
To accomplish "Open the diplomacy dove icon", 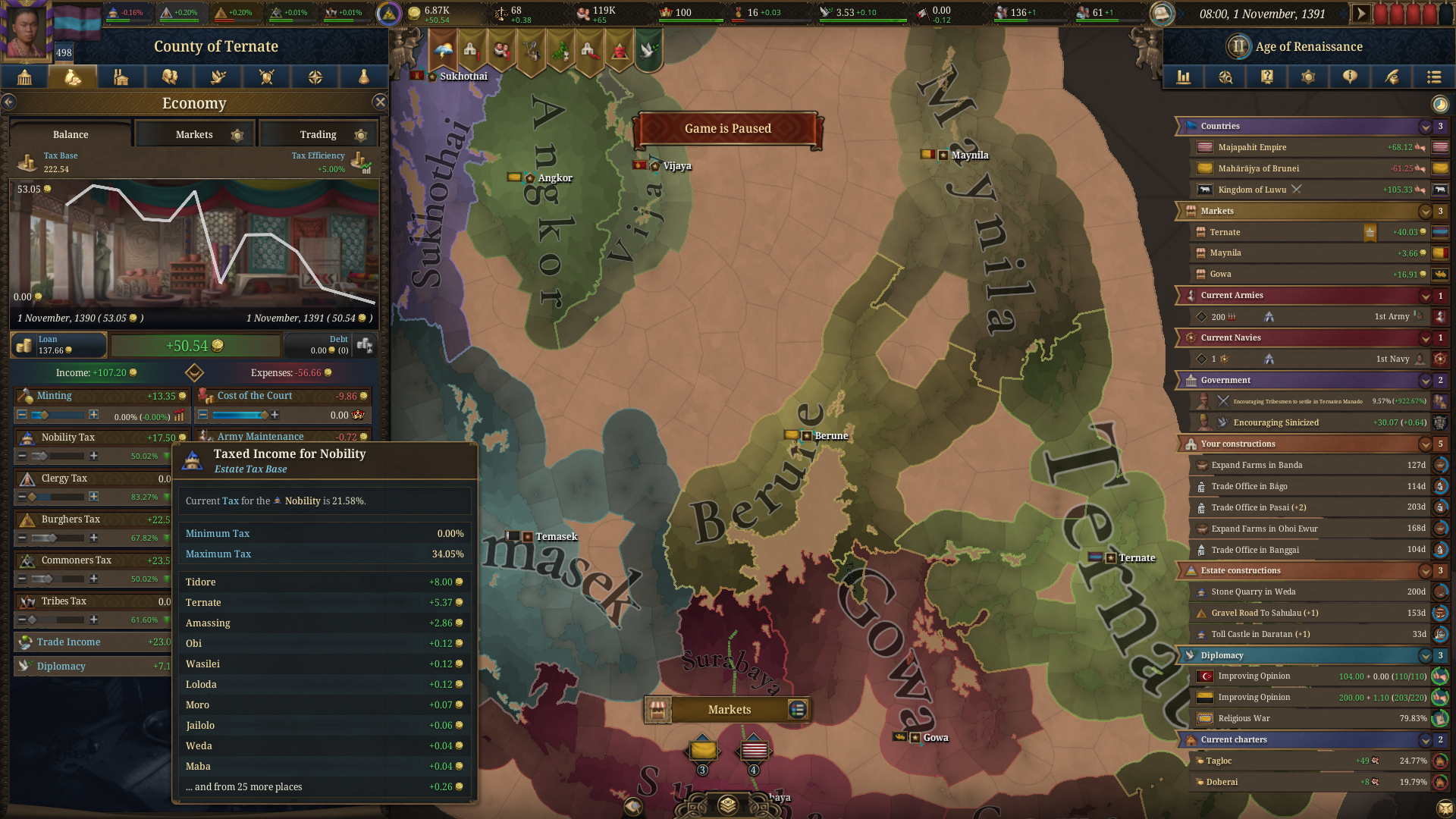I will (218, 77).
